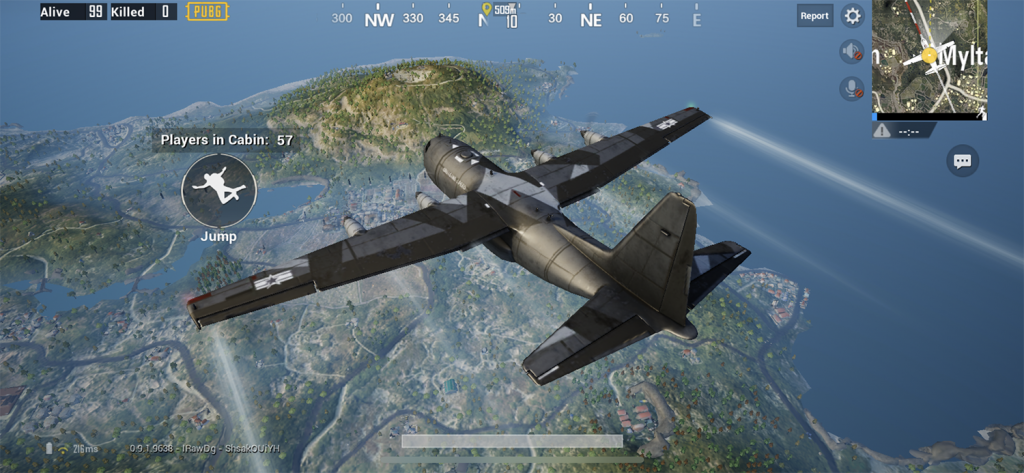The height and width of the screenshot is (473, 1024).
Task: Open the Report player button
Action: [x=814, y=15]
